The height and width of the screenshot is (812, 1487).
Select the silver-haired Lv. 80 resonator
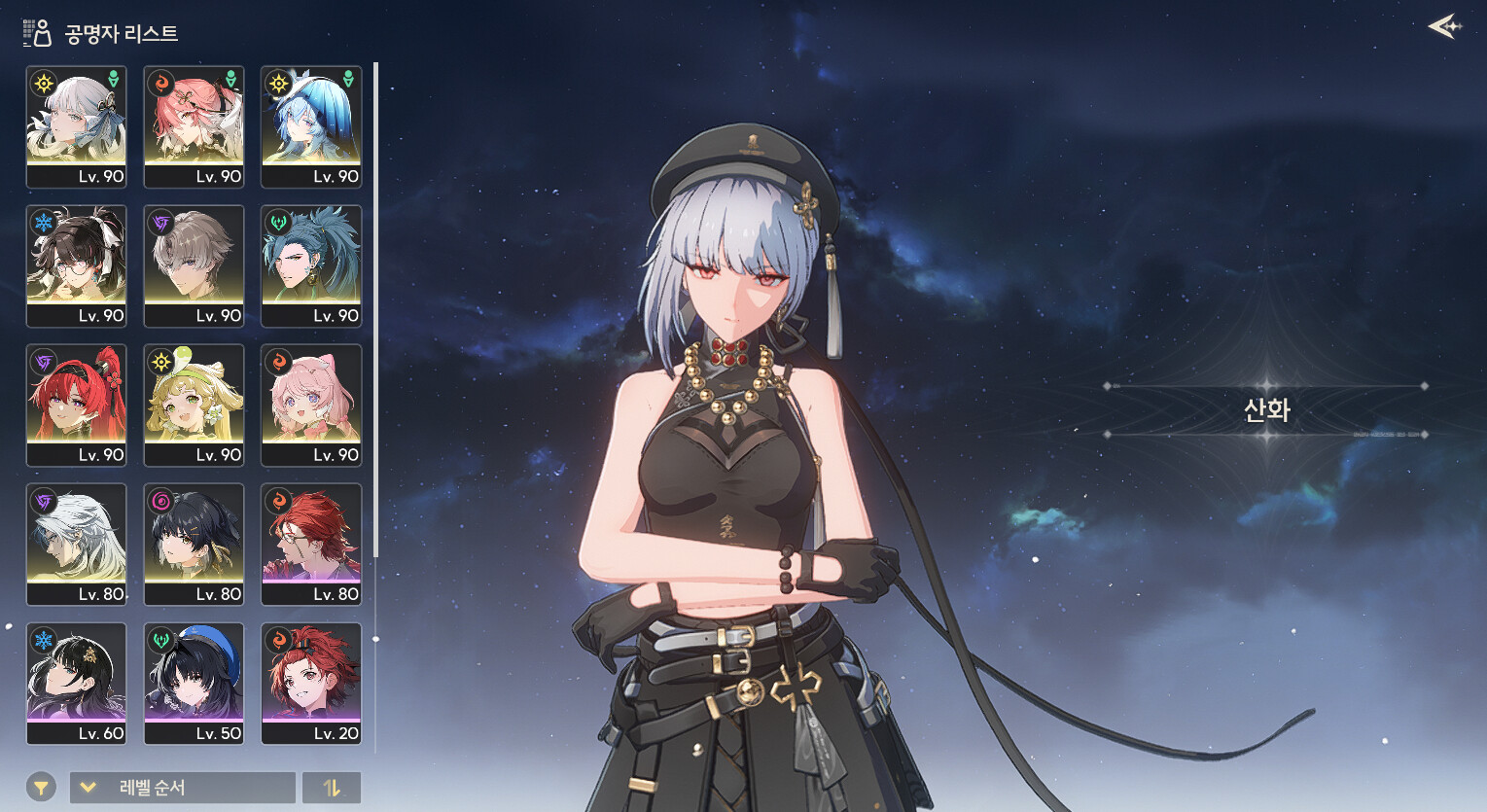76,544
